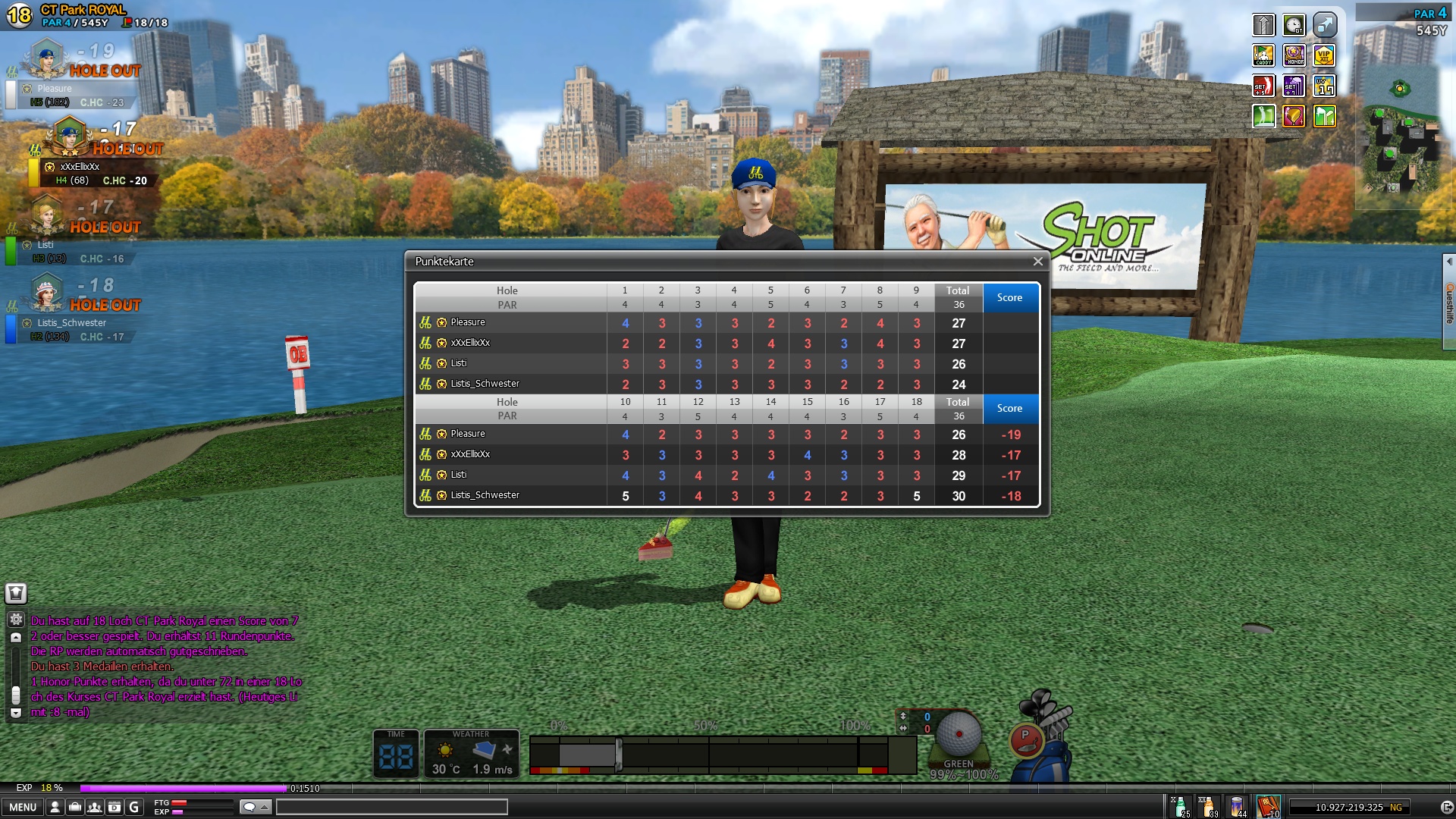The image size is (1456, 819).
Task: Open the HONOR badge icon
Action: point(1294,55)
